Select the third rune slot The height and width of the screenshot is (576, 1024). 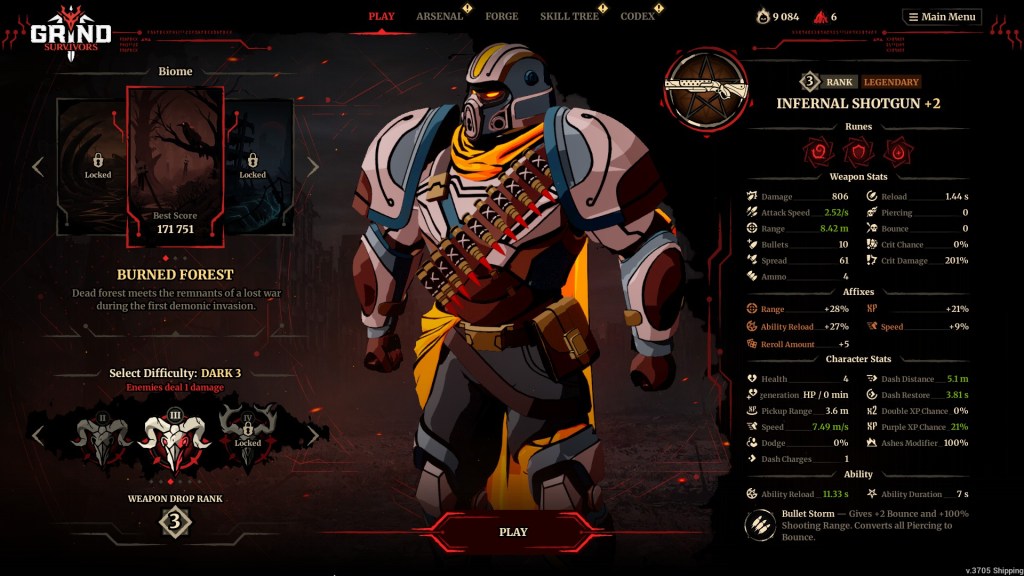pyautogui.click(x=896, y=152)
